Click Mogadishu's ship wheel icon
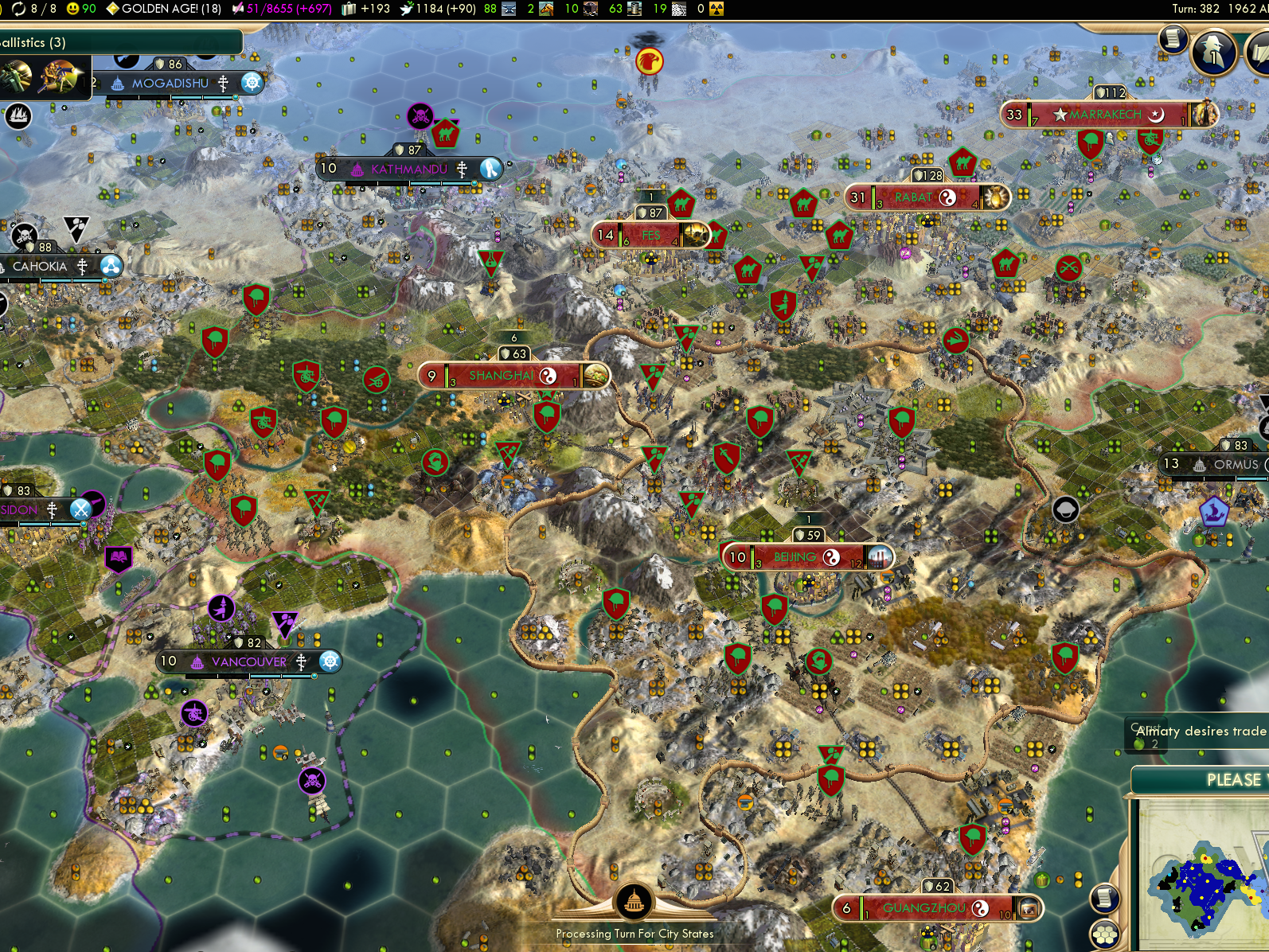 pos(251,83)
